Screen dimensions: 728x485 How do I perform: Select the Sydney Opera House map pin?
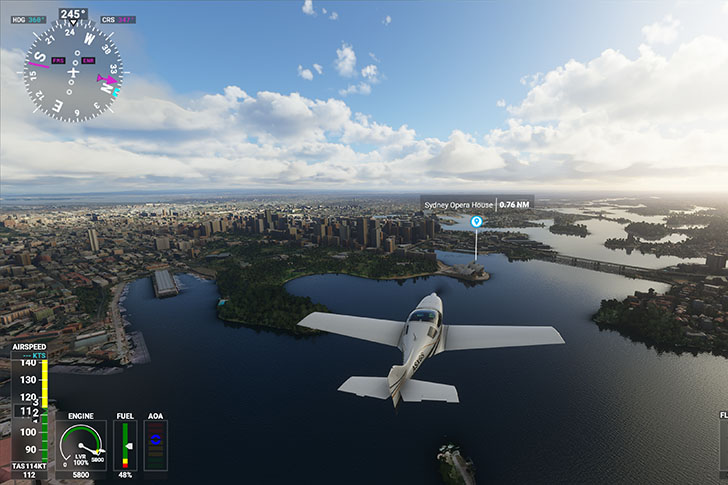(x=476, y=222)
